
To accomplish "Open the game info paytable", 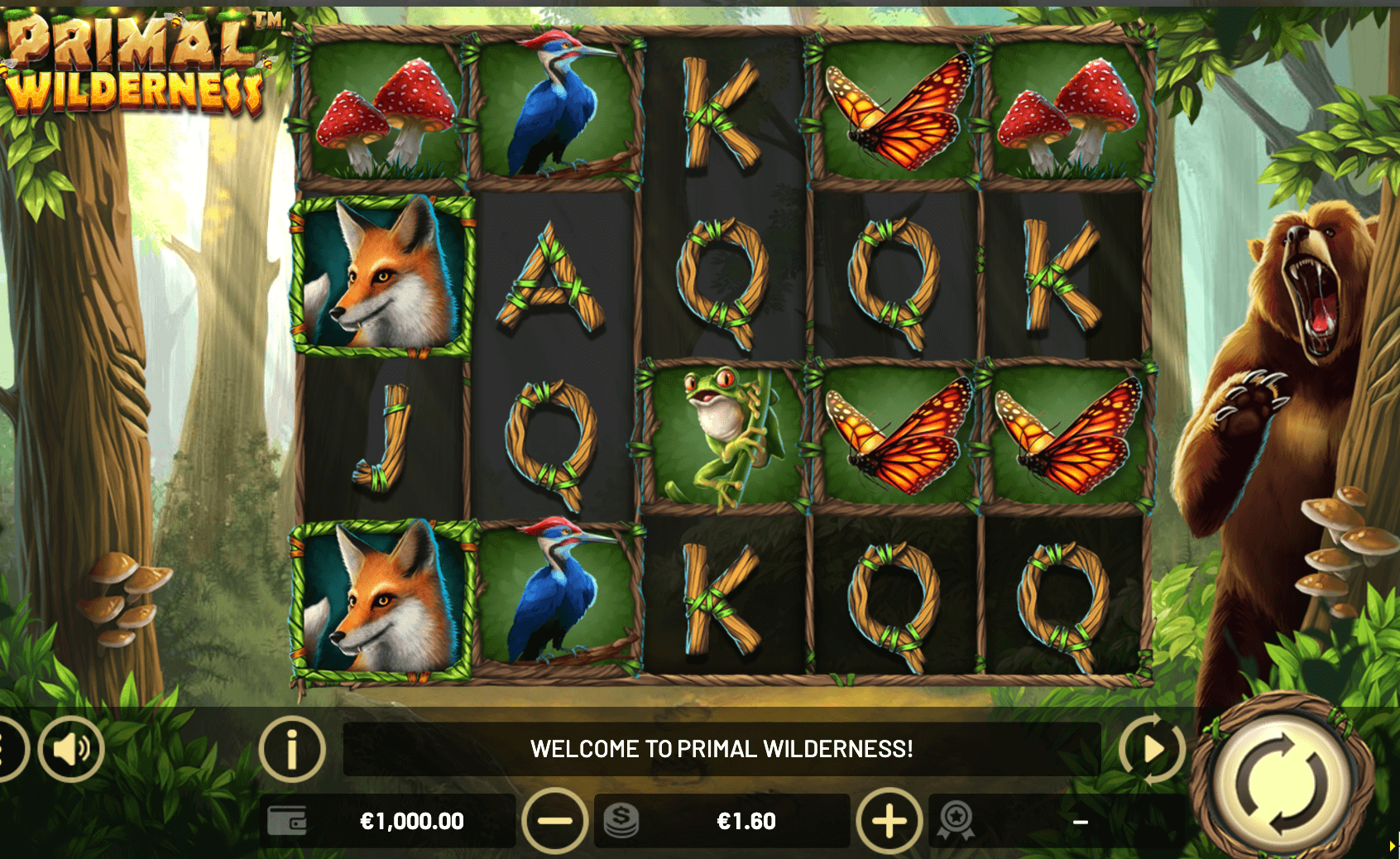I will [x=291, y=750].
